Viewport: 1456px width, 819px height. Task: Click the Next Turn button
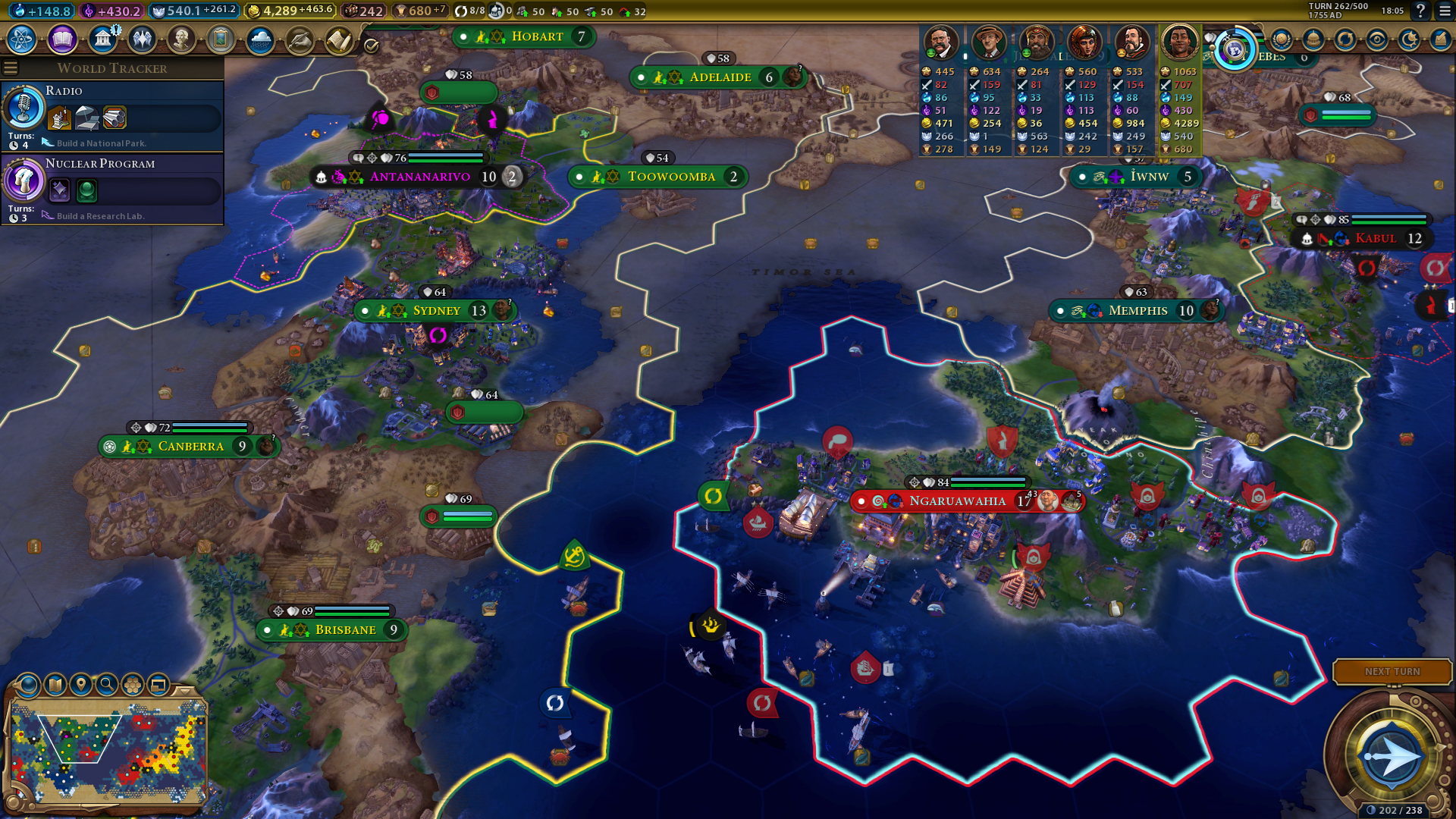point(1392,671)
